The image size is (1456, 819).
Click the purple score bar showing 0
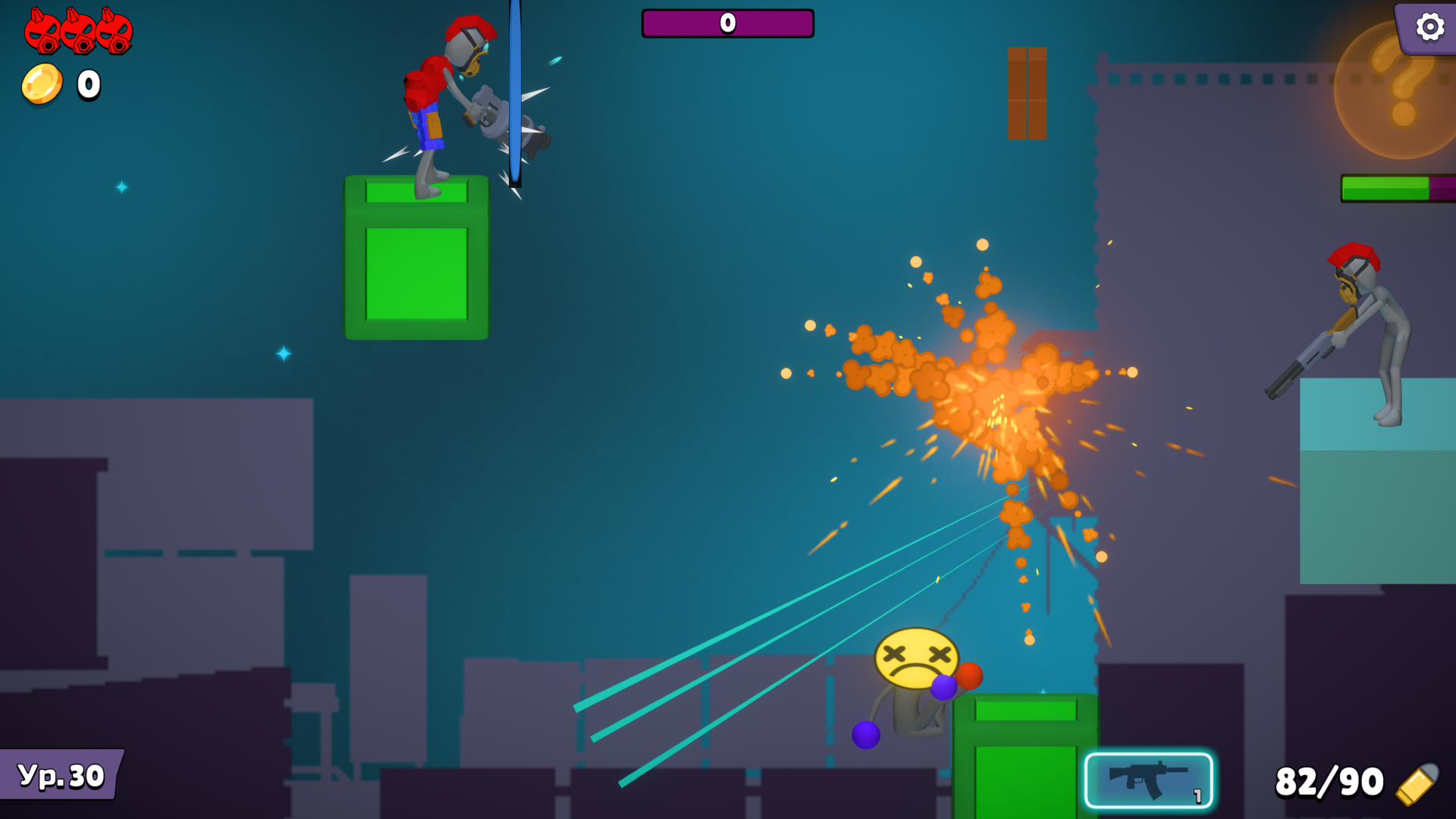click(727, 24)
